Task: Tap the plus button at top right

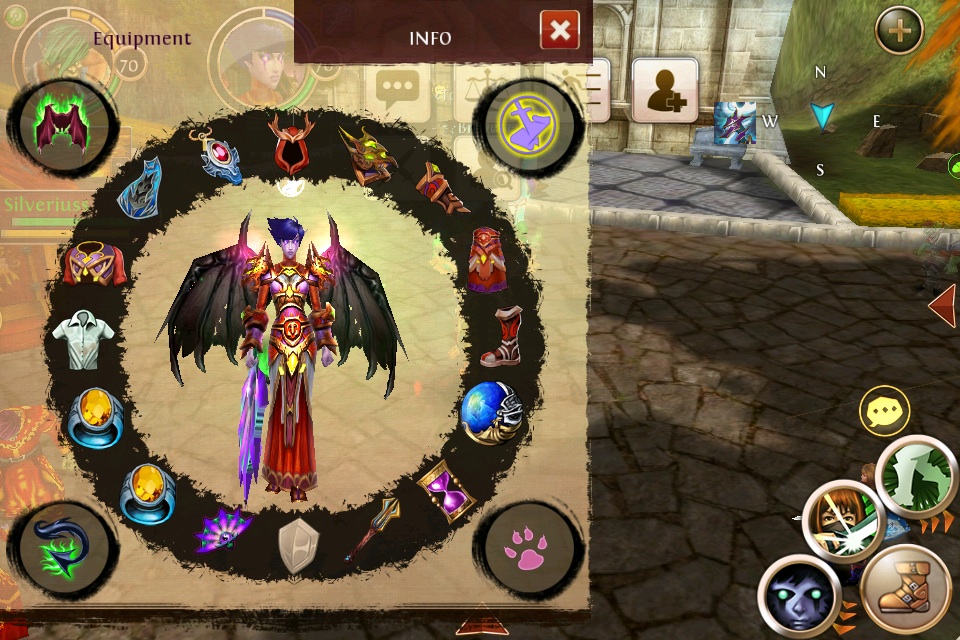Action: [899, 32]
